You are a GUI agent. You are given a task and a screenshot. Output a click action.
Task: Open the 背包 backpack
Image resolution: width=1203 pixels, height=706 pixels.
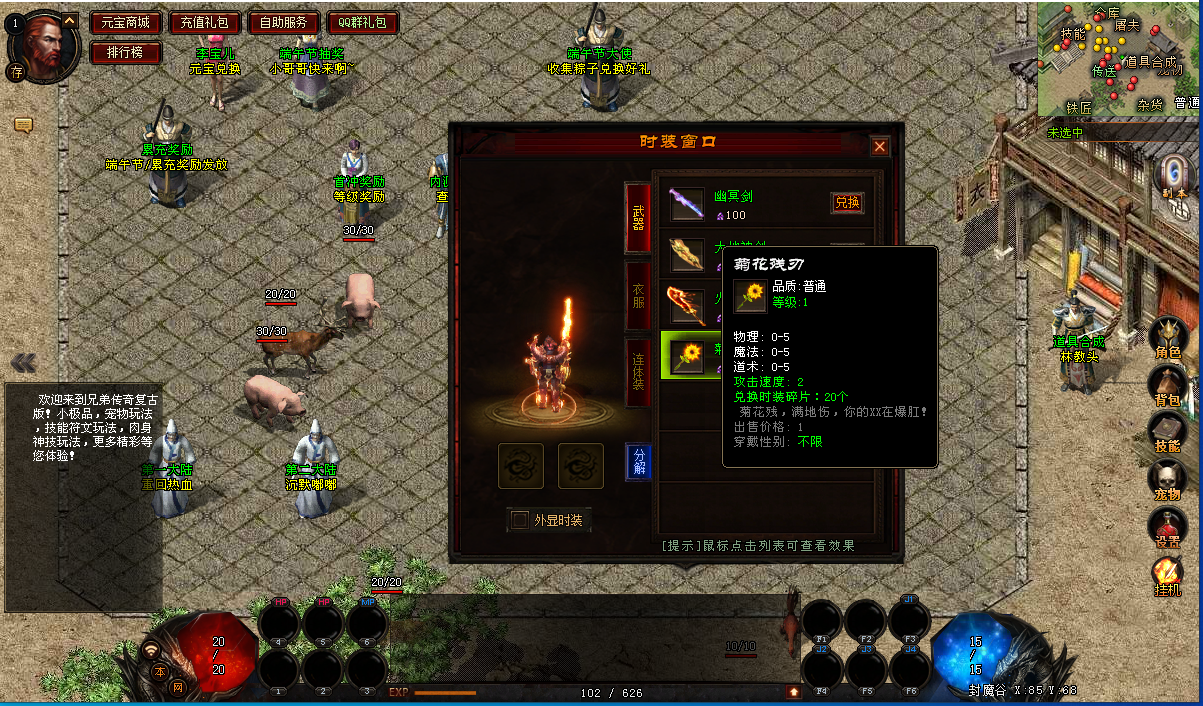(1167, 387)
